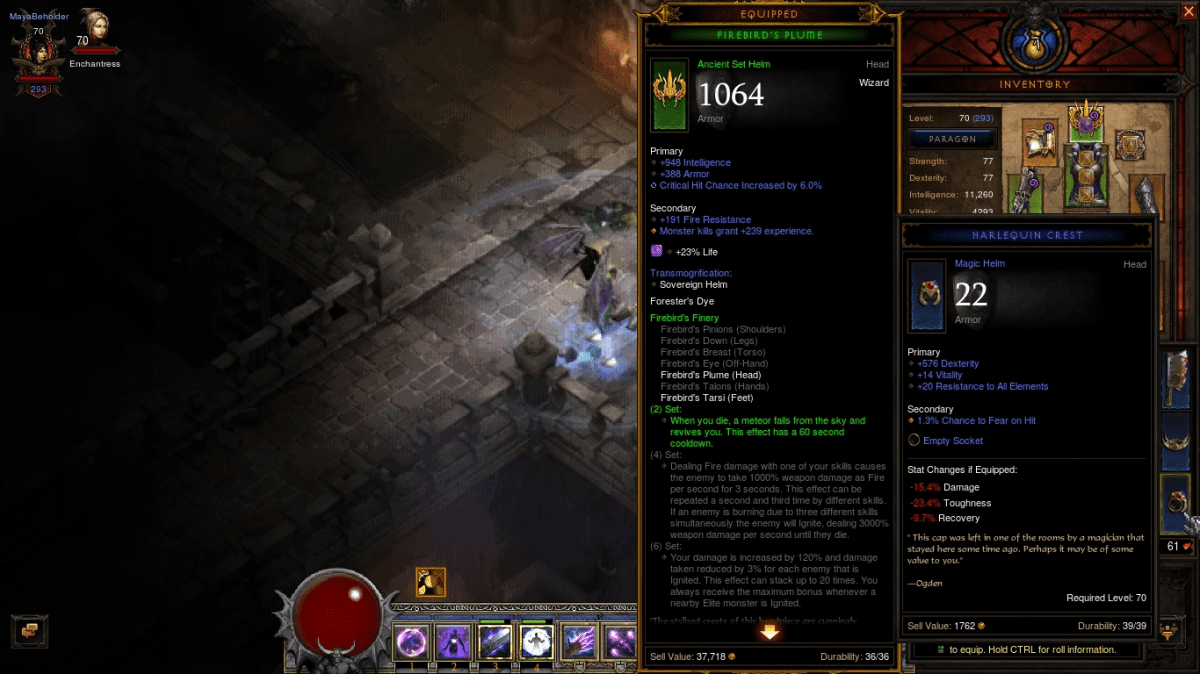The image size is (1200, 674).
Task: Use the purple lightning hand skill
Action: click(579, 641)
